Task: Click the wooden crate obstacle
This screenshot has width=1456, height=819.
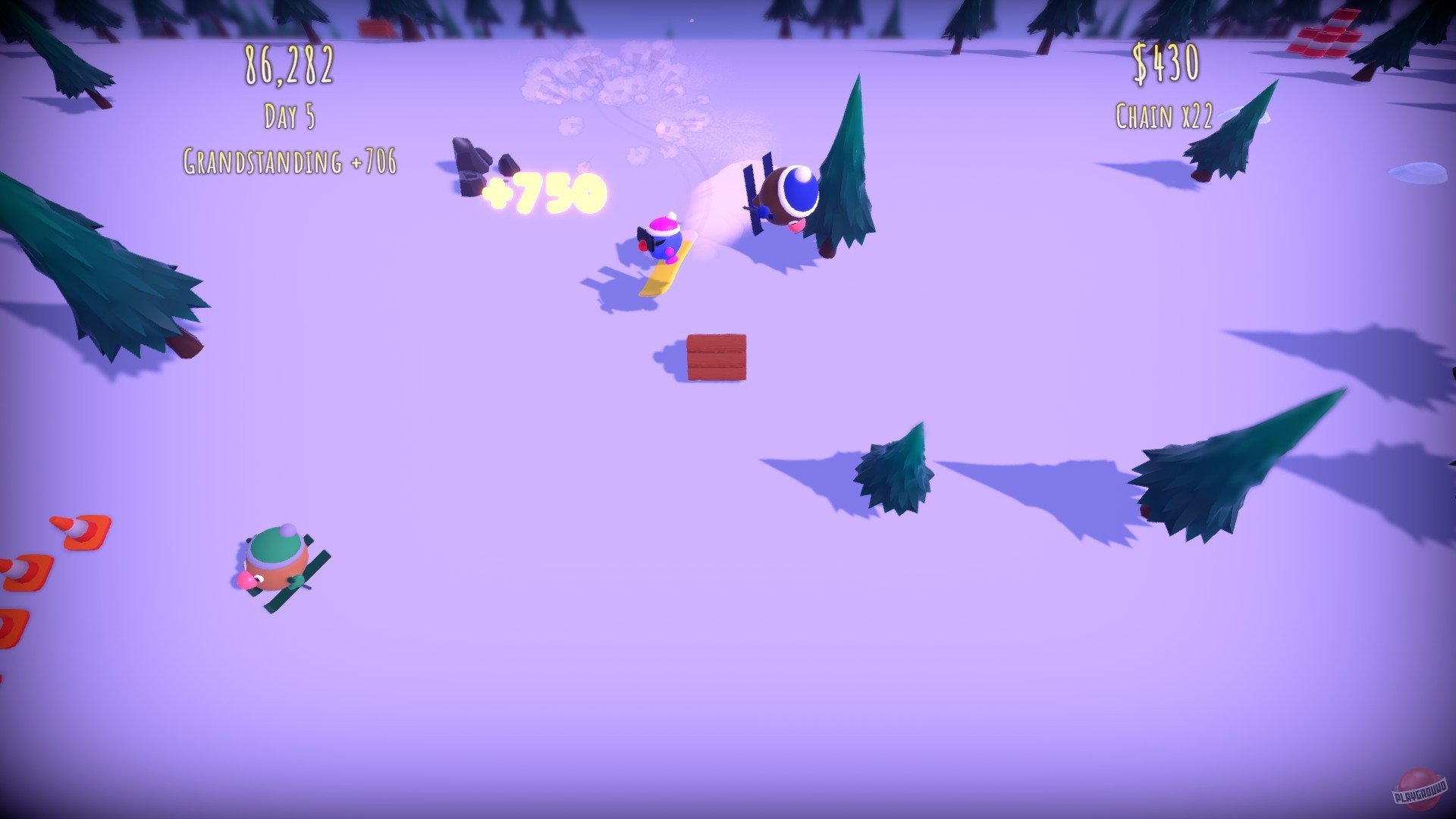Action: 715,356
